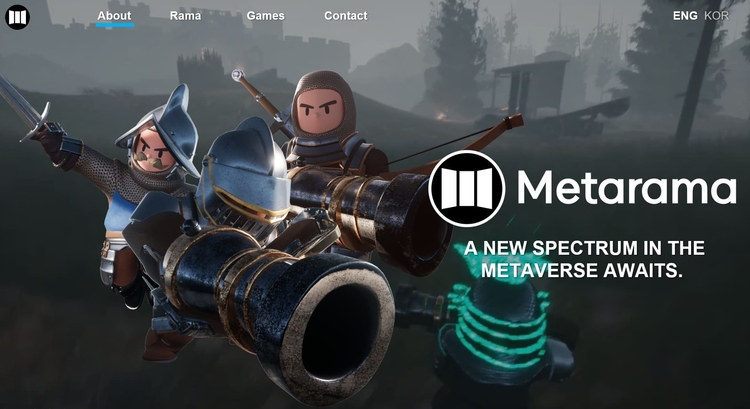Select the Contact link
750x409 pixels.
point(345,16)
